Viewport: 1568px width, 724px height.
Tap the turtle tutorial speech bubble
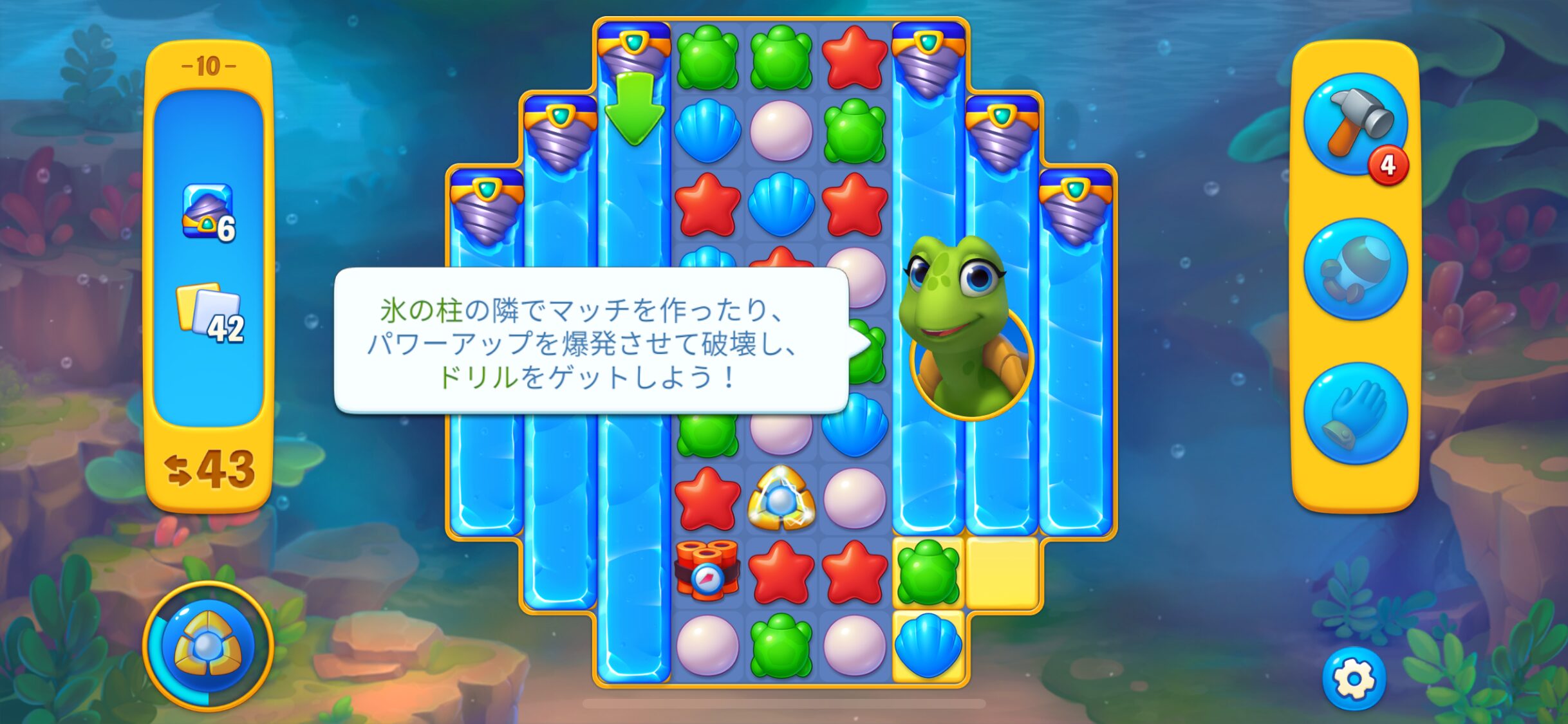coord(590,341)
